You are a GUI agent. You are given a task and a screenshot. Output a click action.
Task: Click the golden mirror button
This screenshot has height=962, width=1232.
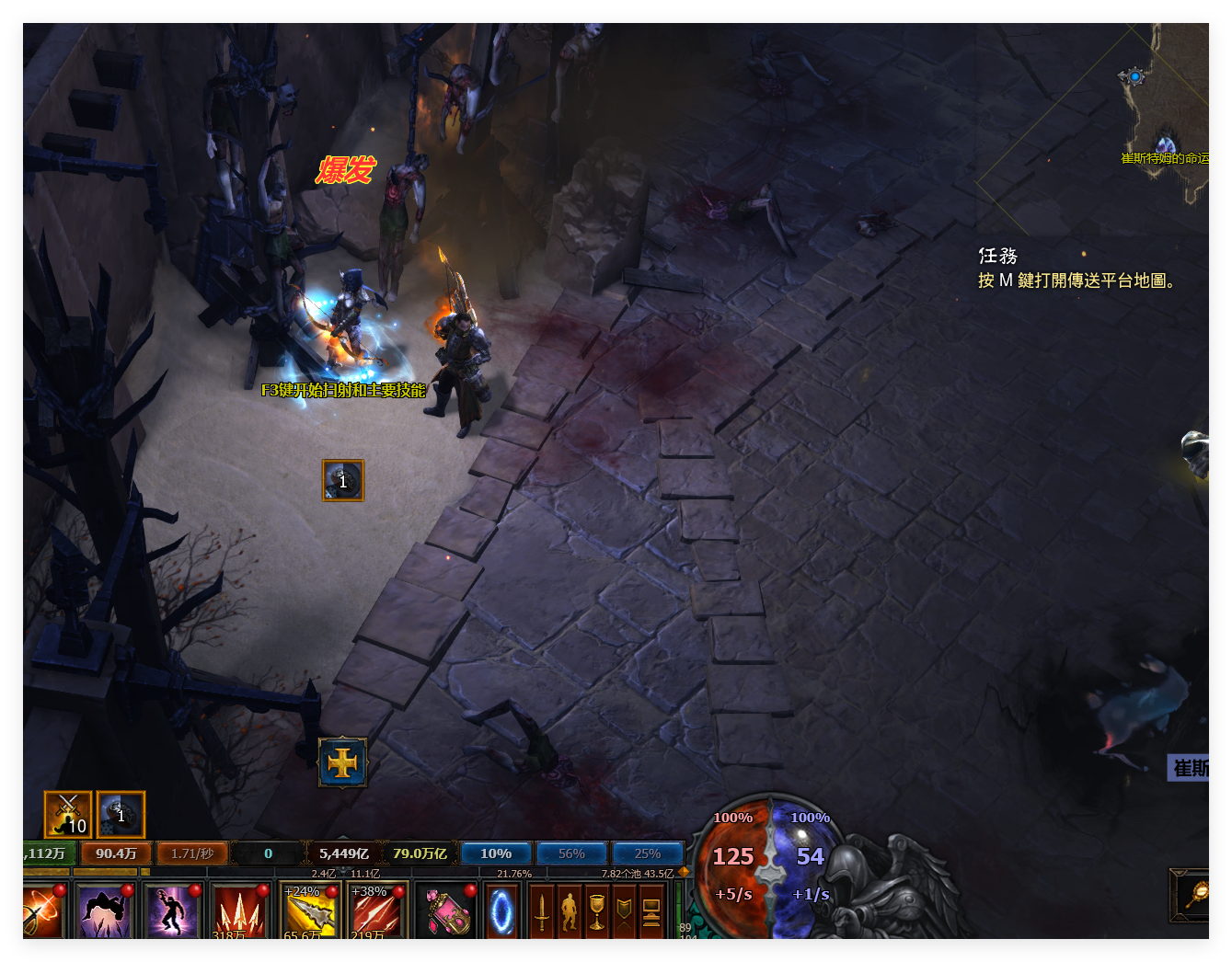click(1193, 895)
